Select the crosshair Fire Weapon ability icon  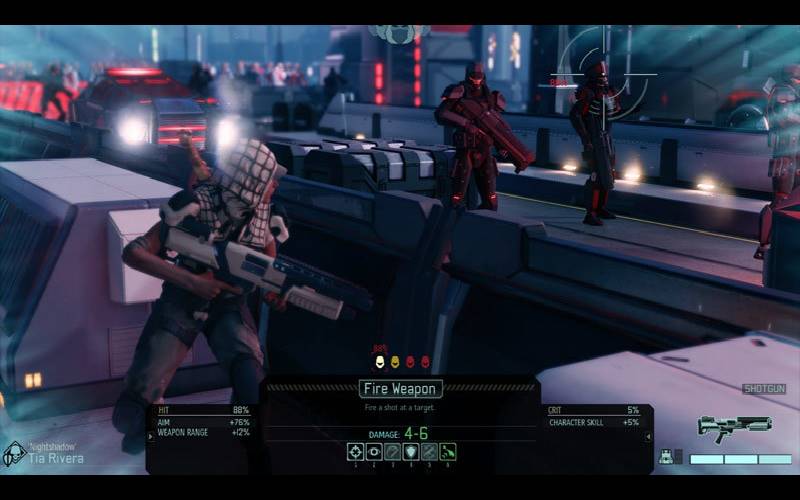coord(355,452)
